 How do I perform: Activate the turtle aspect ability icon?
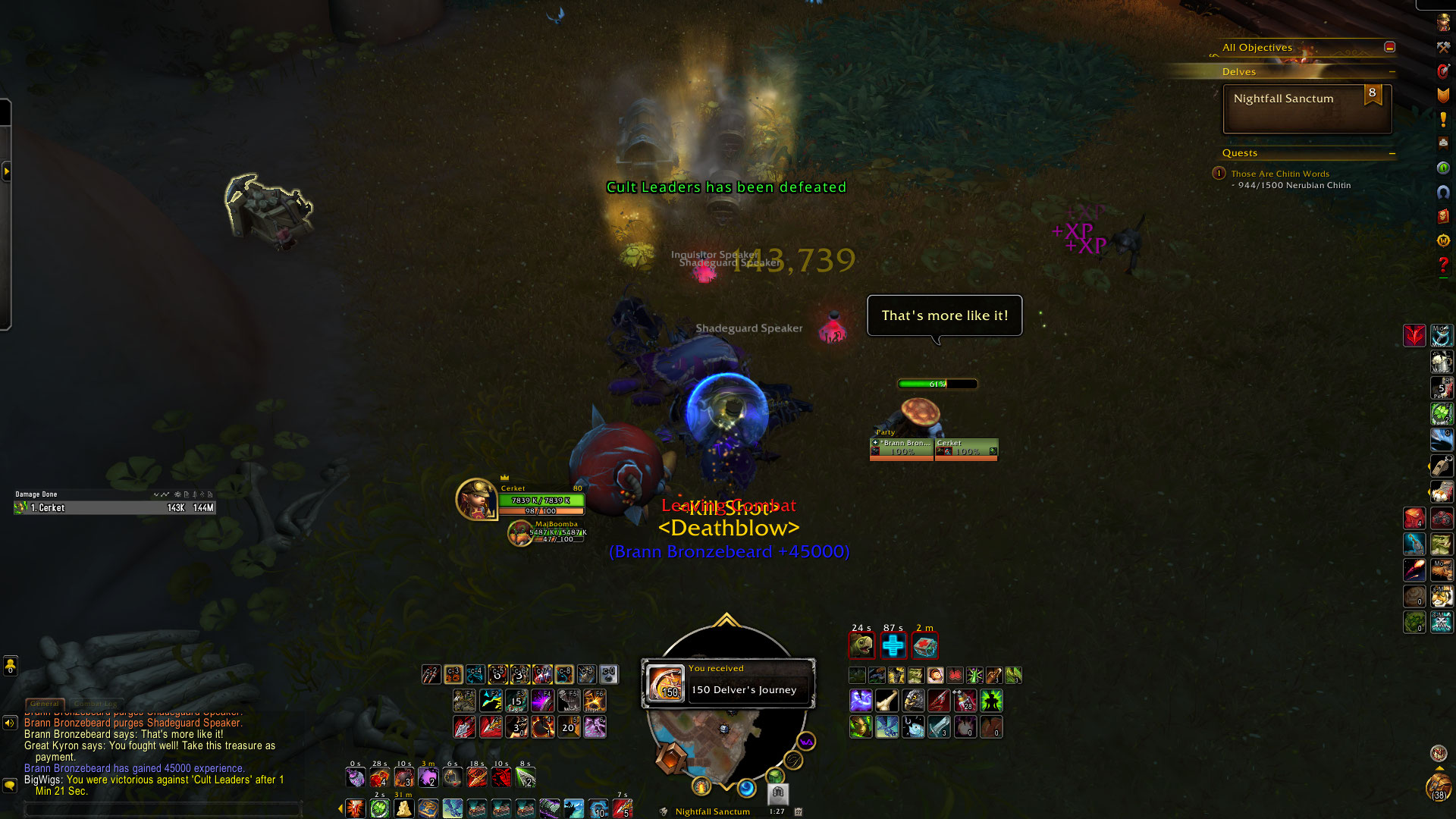(861, 646)
